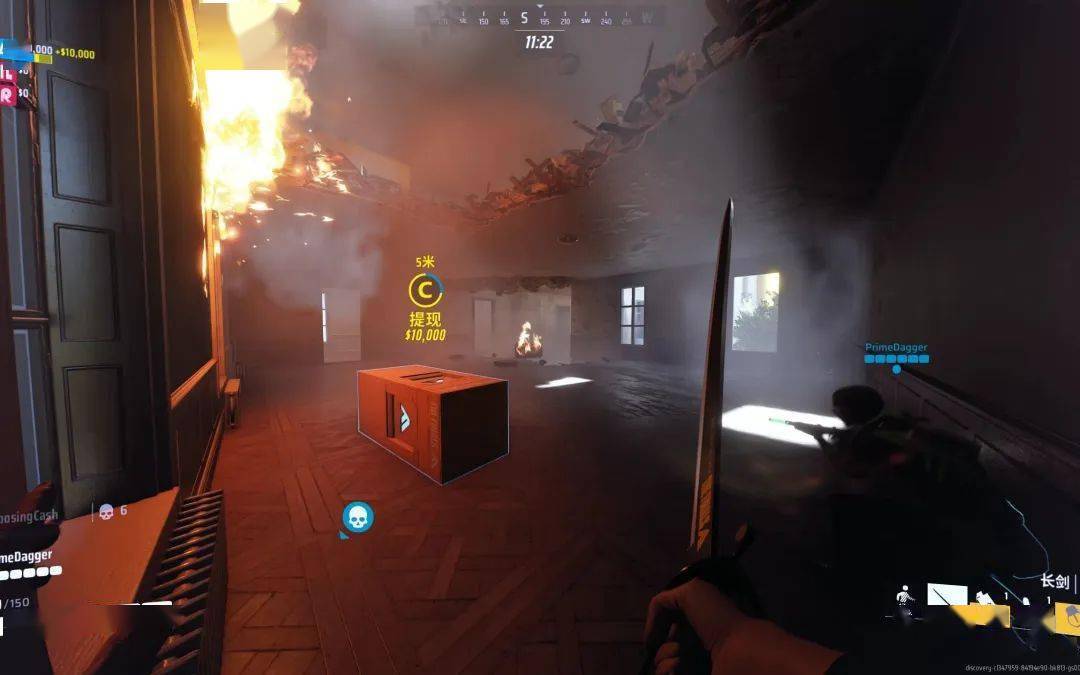This screenshot has height=675, width=1080.
Task: Click the compass bar heading strip
Action: click(x=538, y=18)
